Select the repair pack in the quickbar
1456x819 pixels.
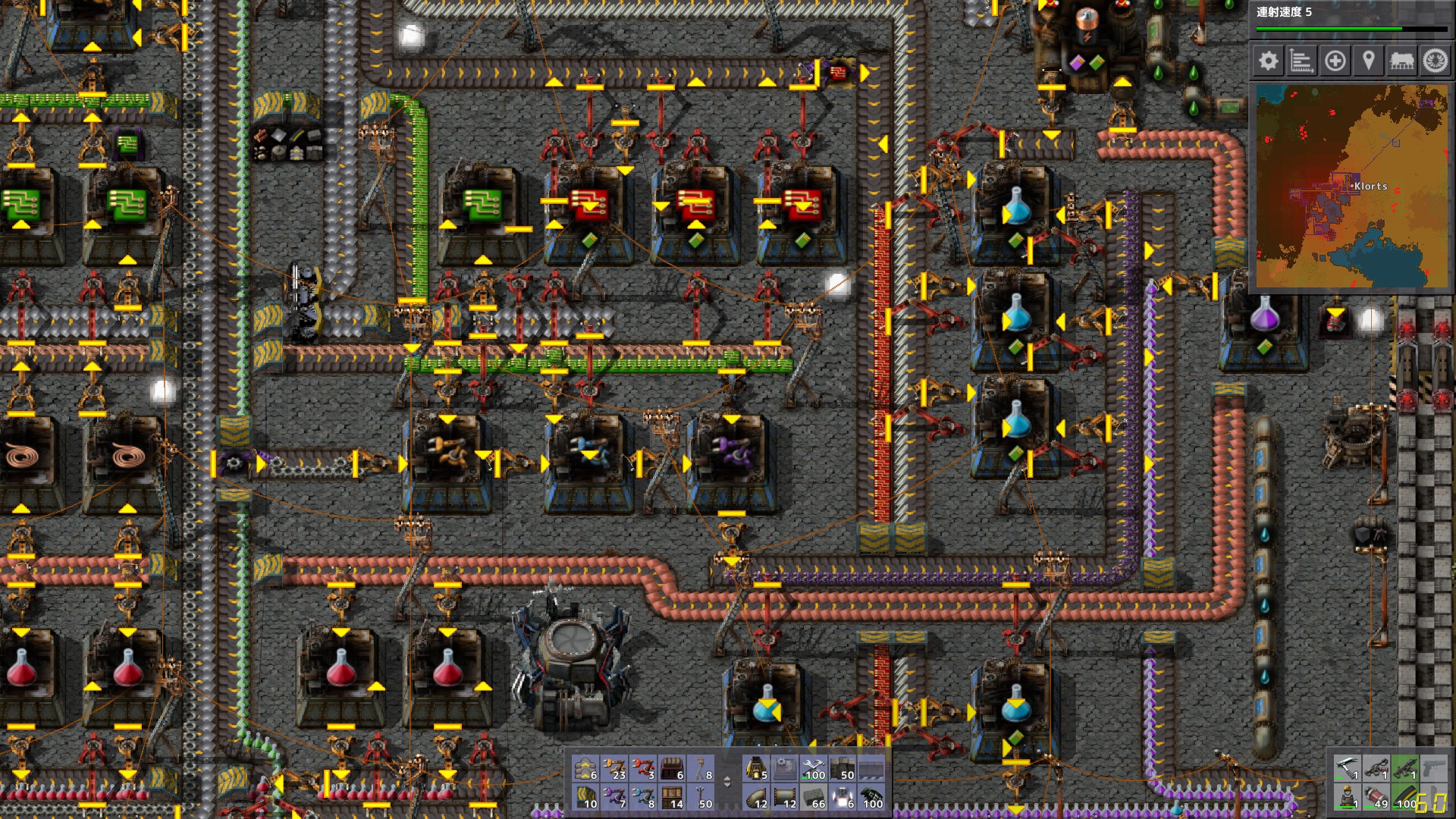point(814,768)
